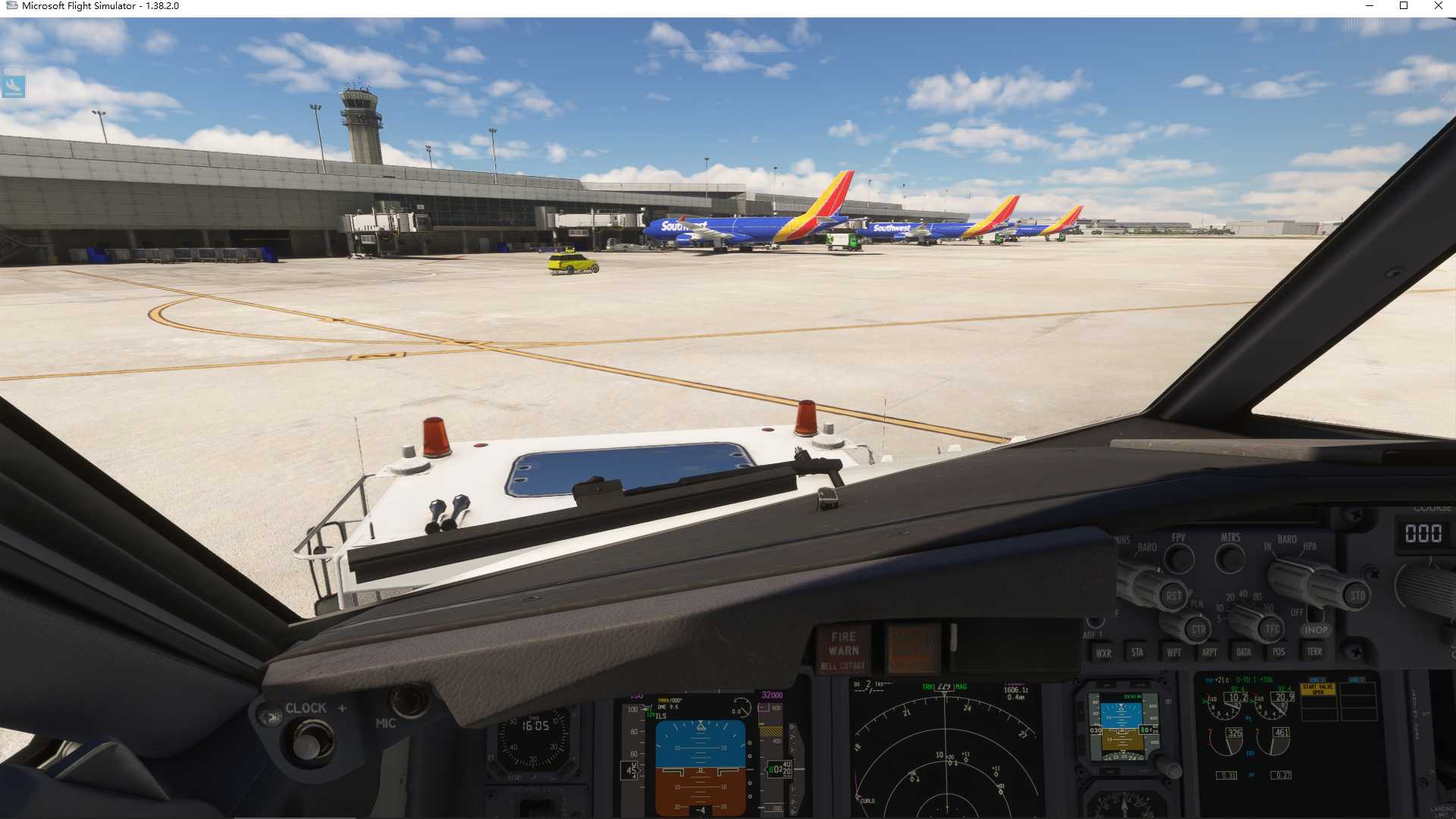
Task: Toggle the MTRS meters display
Action: click(x=1230, y=559)
